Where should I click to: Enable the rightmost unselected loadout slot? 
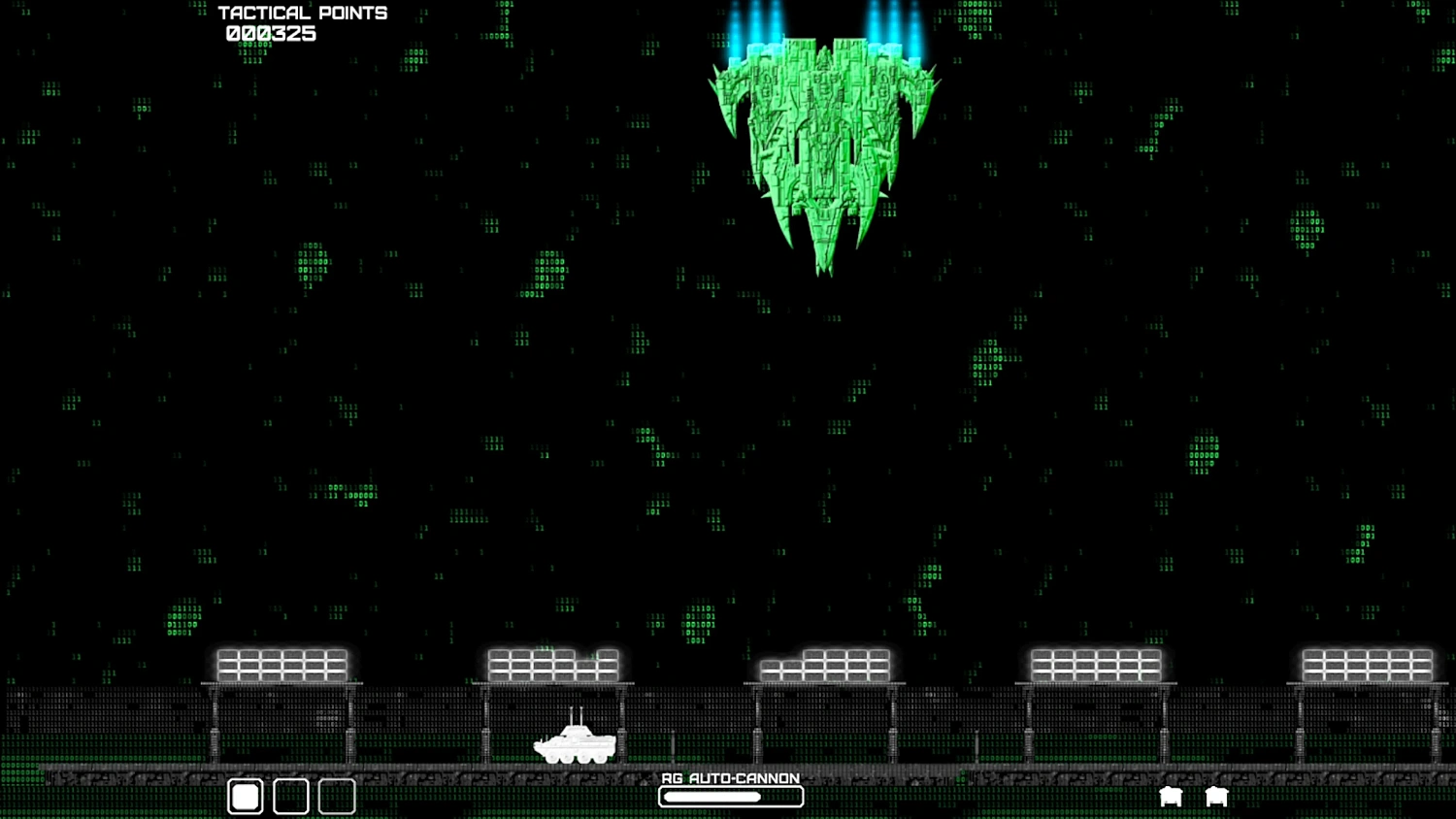336,796
